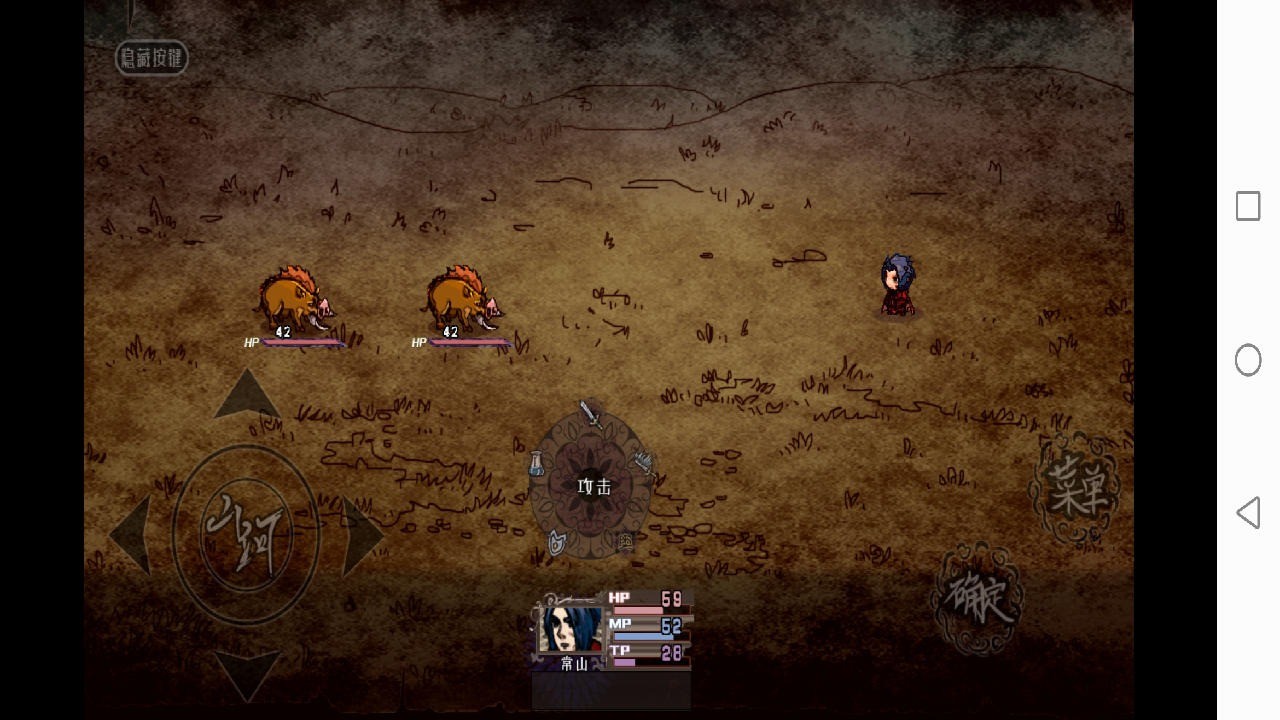The height and width of the screenshot is (720, 1280).
Task: Select the sword attack command icon
Action: pyautogui.click(x=591, y=413)
